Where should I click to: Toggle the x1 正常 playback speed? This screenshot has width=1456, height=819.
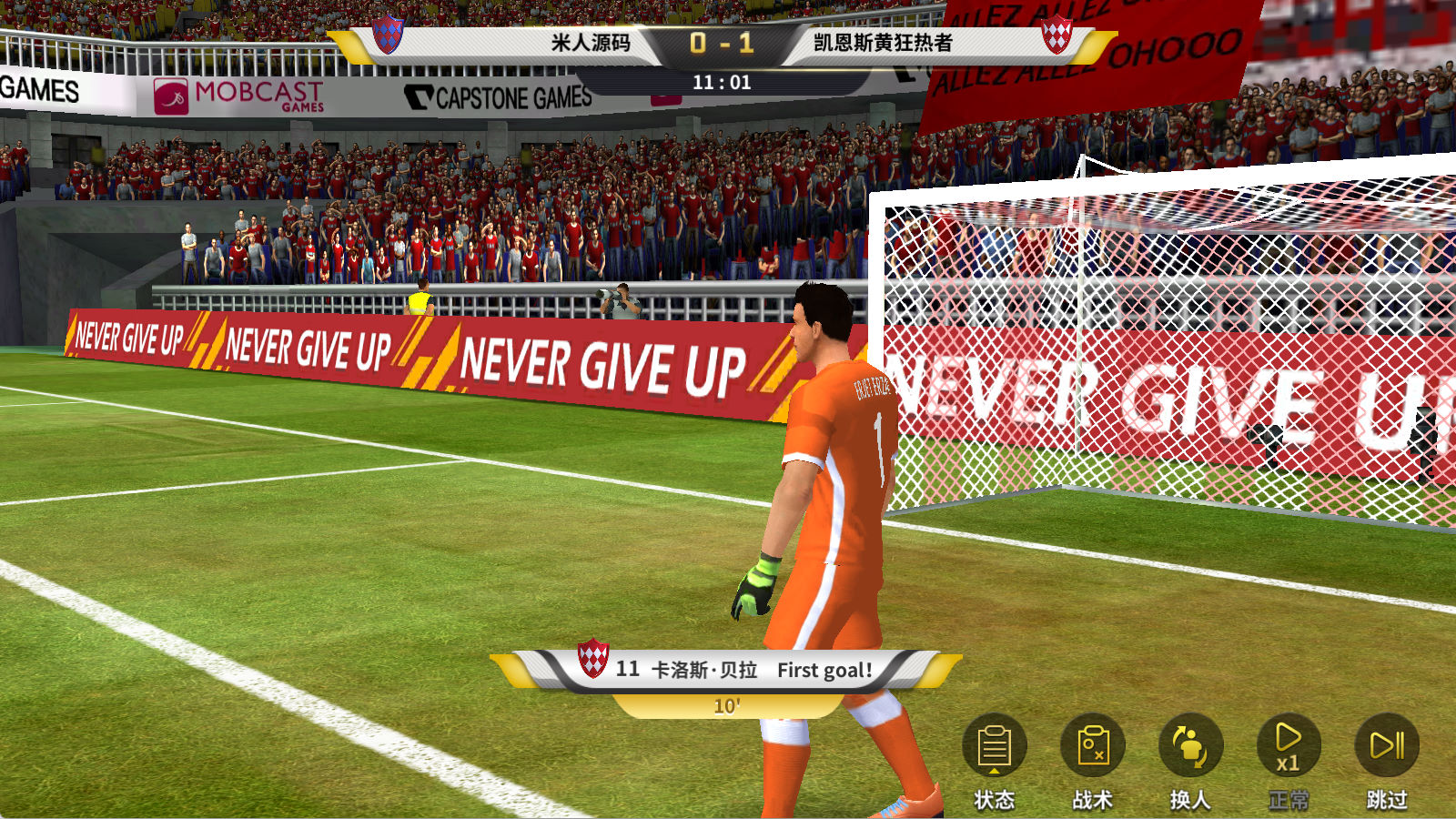pyautogui.click(x=1288, y=748)
